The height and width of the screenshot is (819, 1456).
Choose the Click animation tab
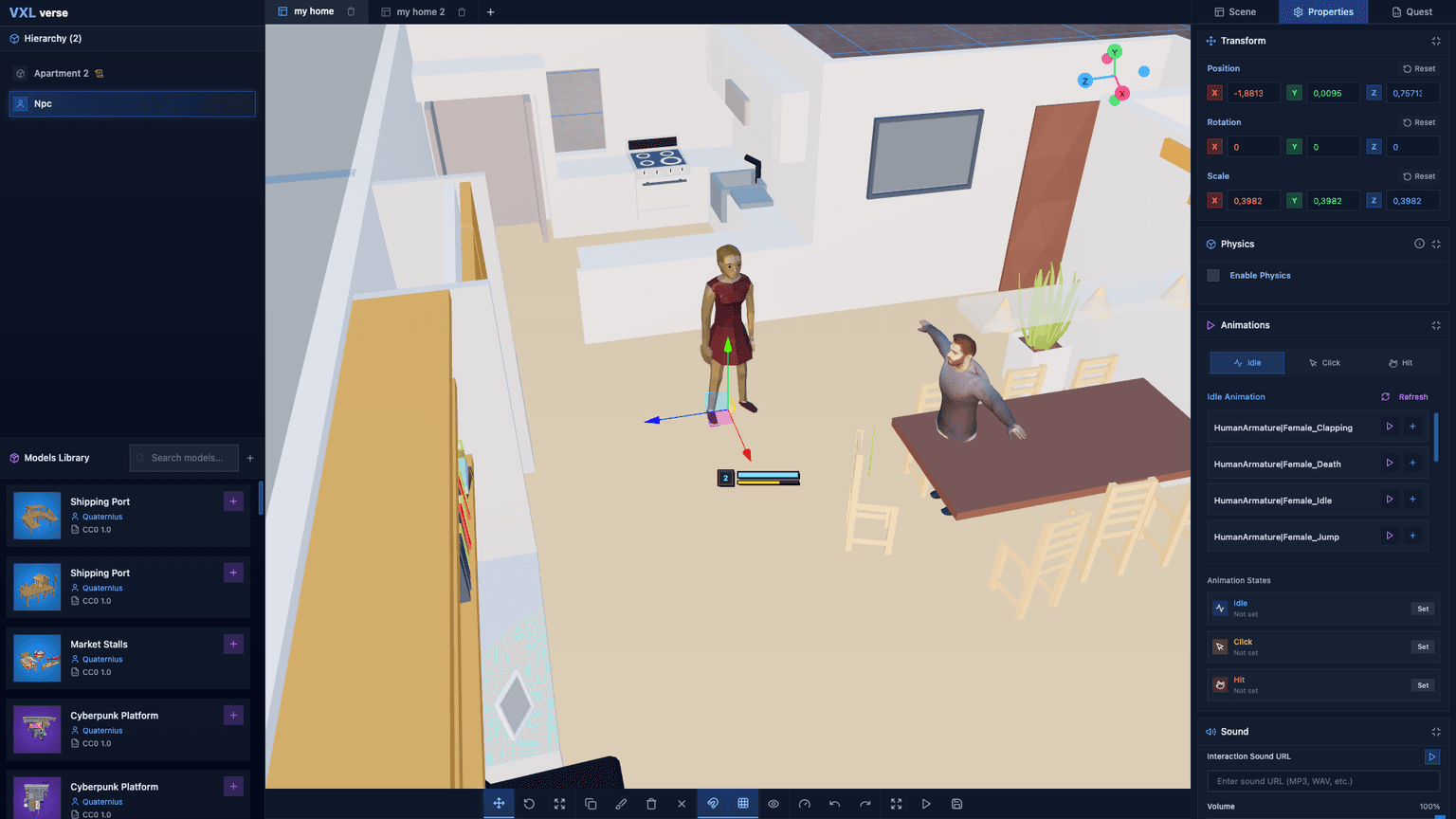[1324, 363]
